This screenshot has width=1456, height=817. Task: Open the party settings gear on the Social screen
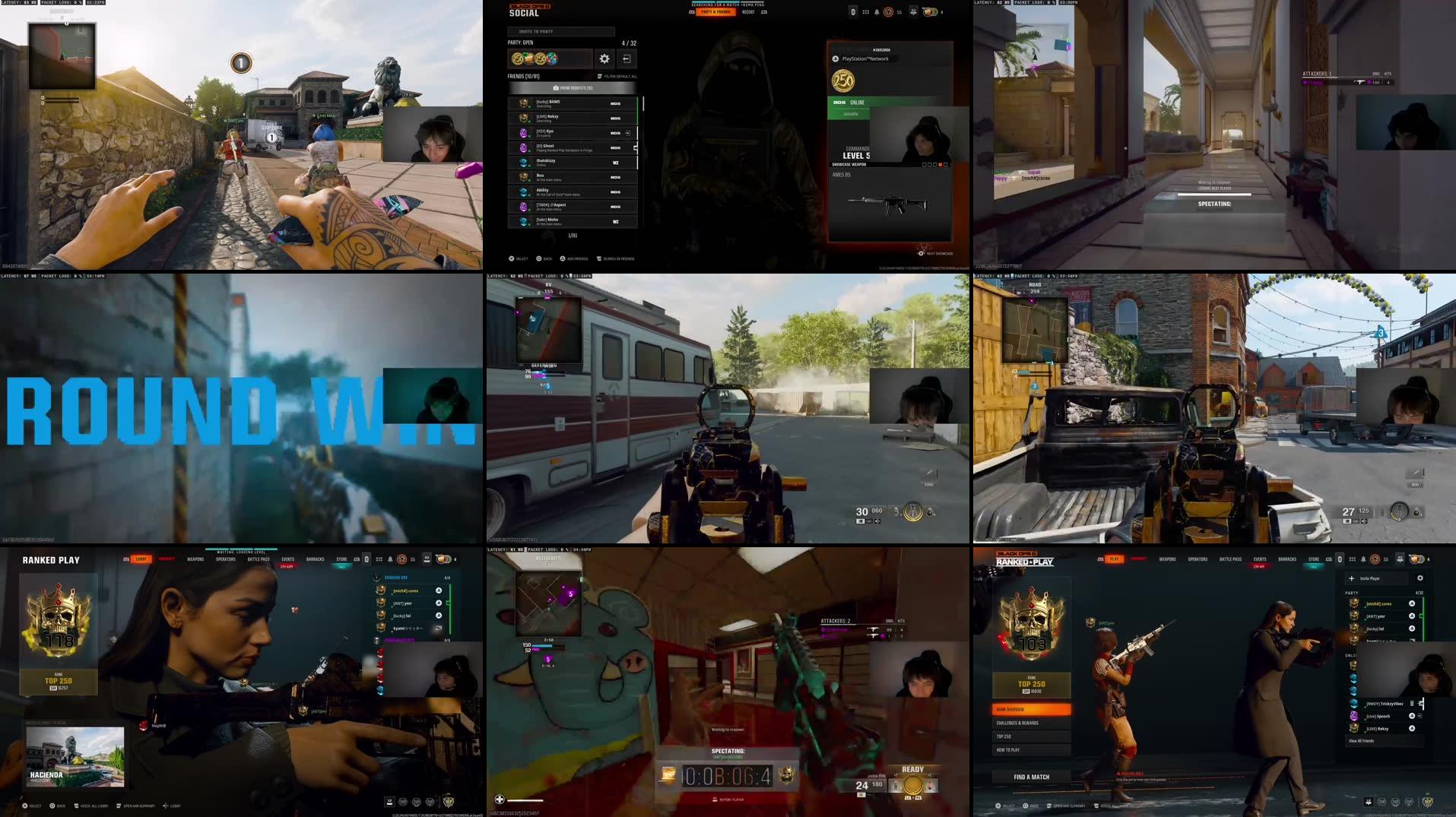coord(604,59)
